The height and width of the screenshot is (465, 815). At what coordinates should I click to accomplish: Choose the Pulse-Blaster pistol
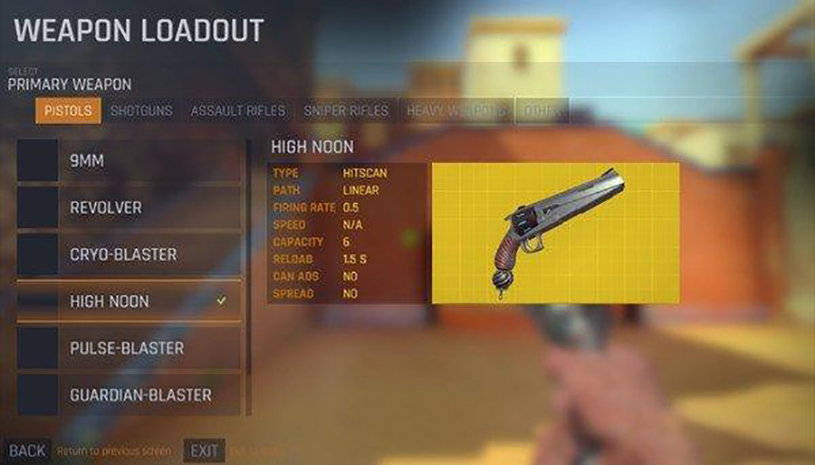pos(130,348)
